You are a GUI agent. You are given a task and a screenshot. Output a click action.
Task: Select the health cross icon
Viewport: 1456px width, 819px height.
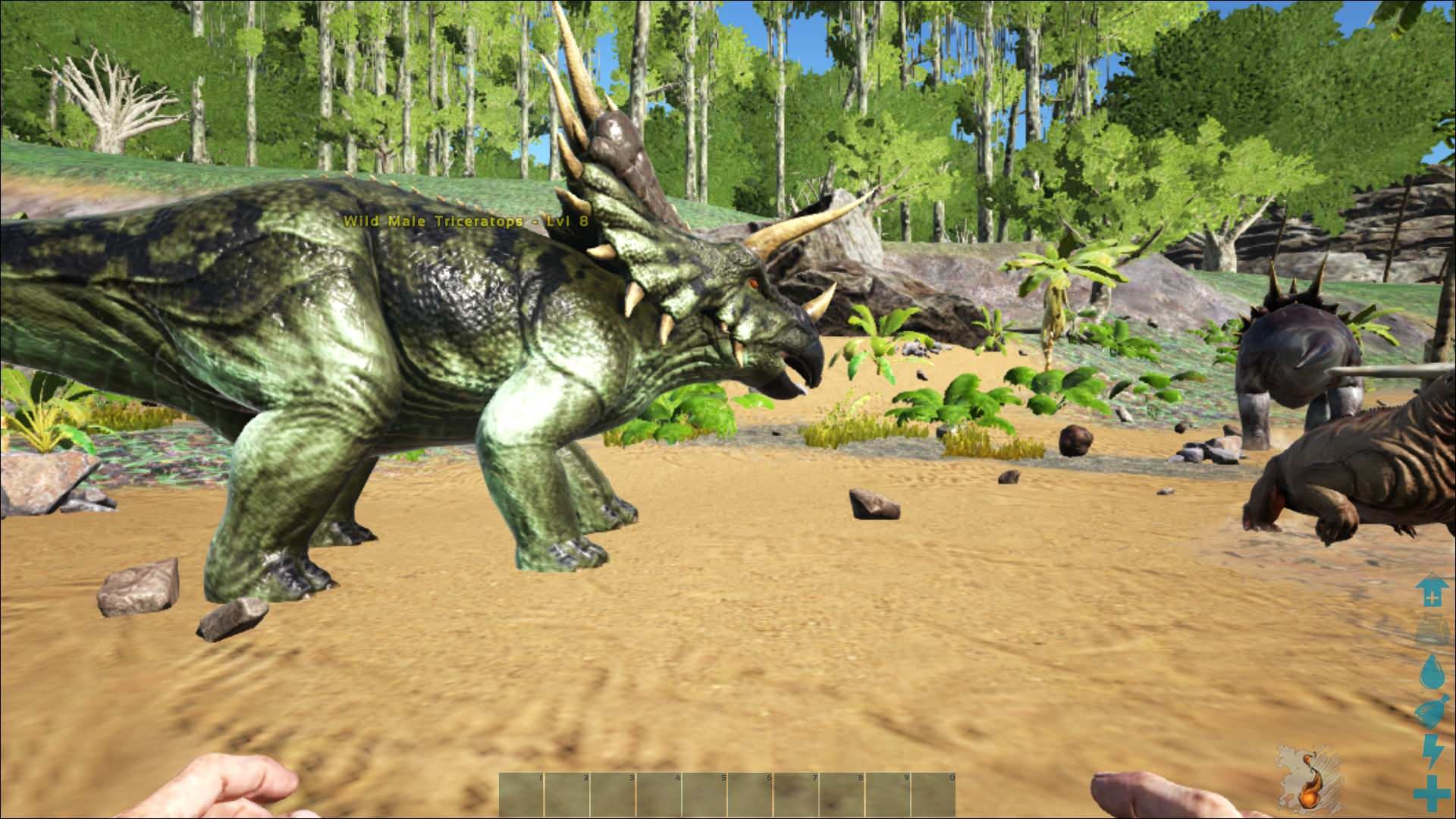(x=1432, y=792)
